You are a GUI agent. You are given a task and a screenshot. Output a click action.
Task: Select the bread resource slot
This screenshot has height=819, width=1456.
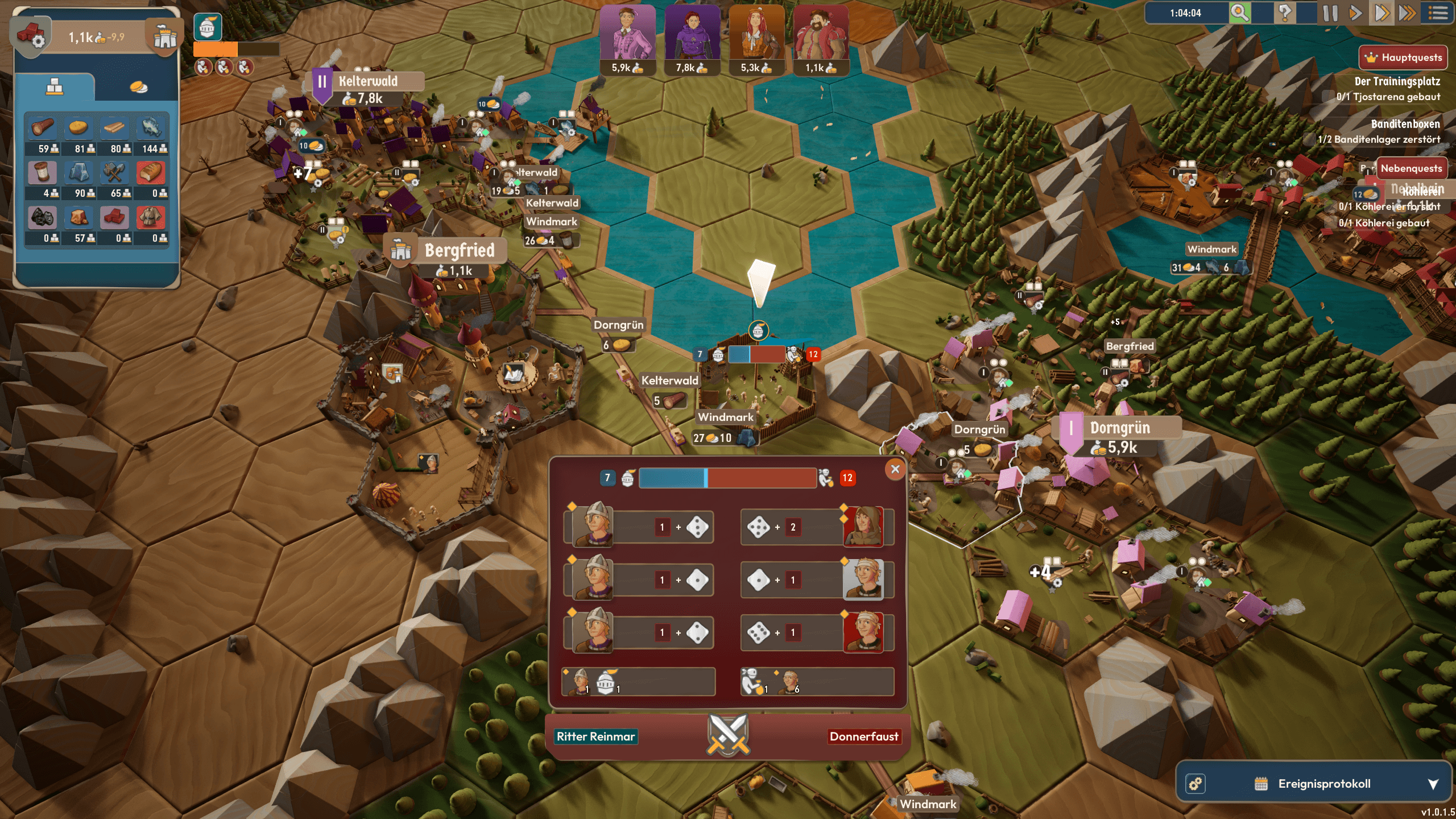coord(151,173)
